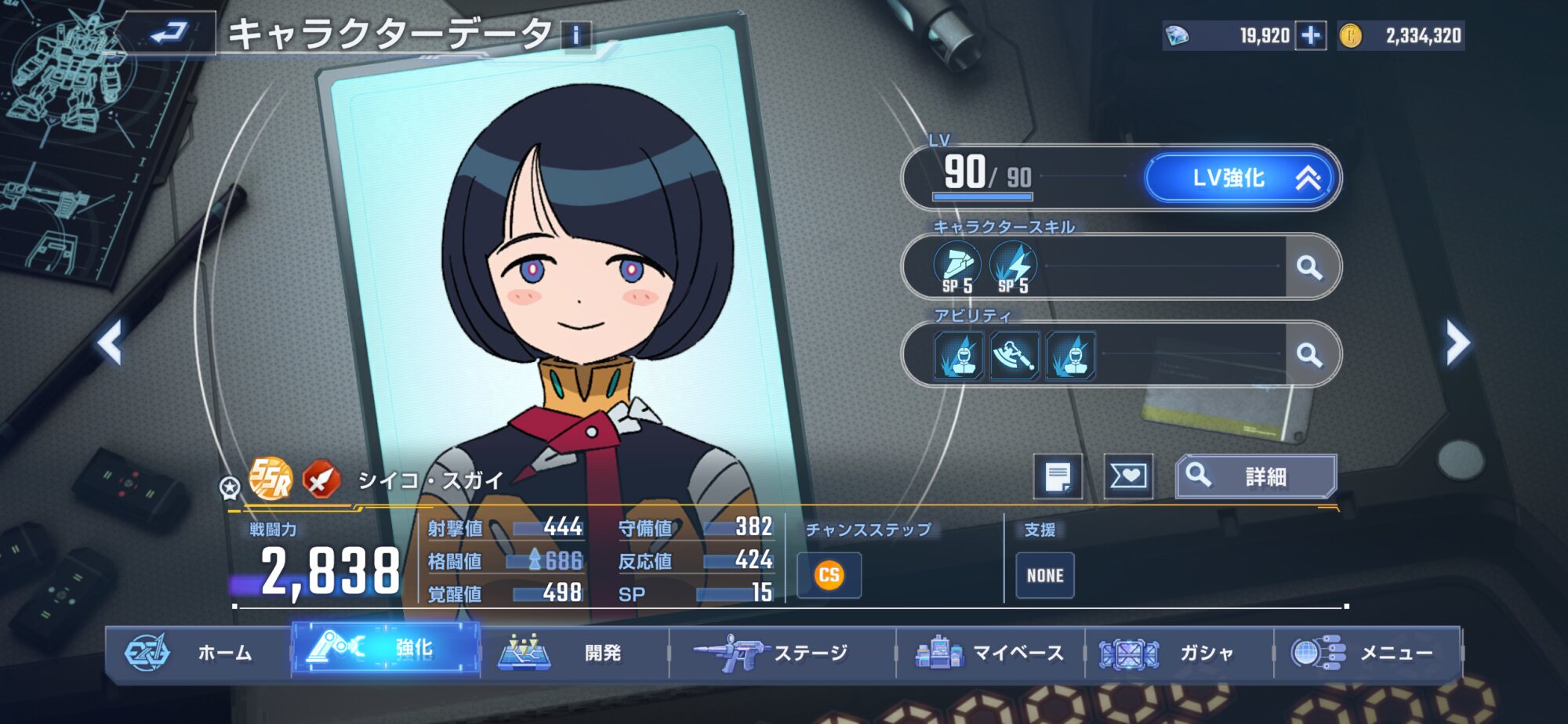The height and width of the screenshot is (724, 1568).
Task: Add diamonds with the plus button
Action: click(1310, 35)
